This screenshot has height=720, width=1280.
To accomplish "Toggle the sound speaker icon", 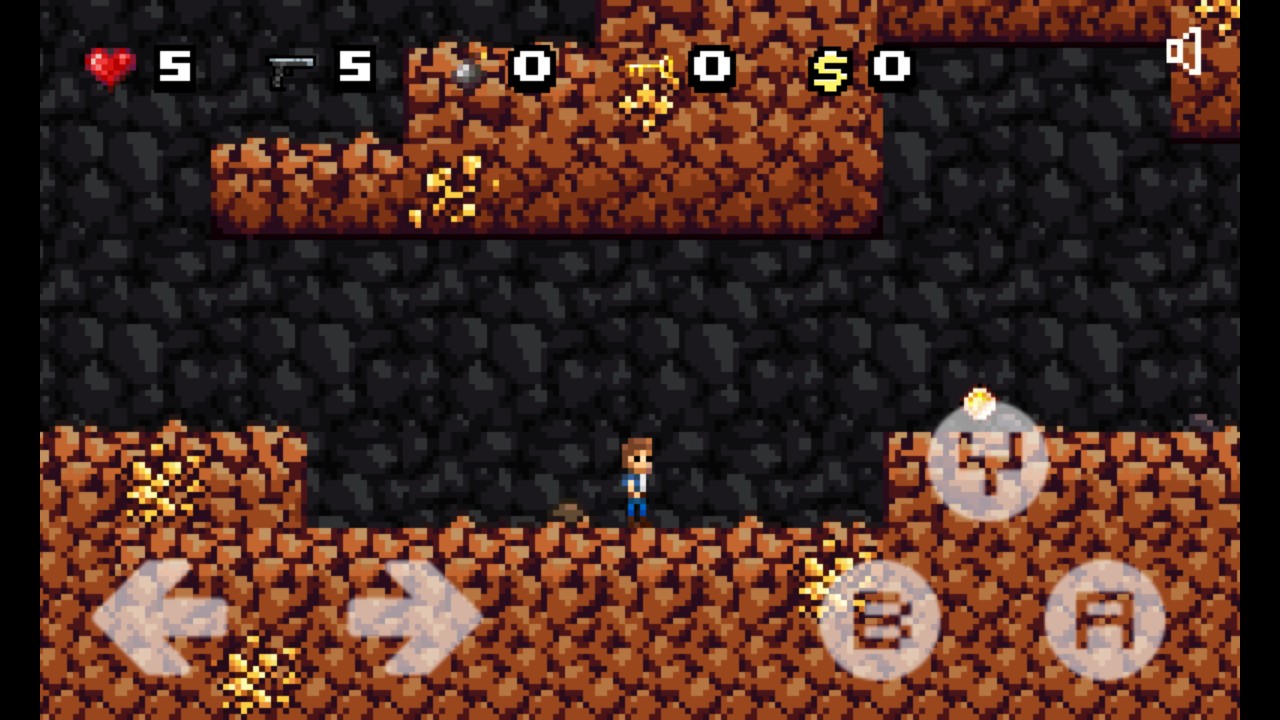I will [1184, 51].
